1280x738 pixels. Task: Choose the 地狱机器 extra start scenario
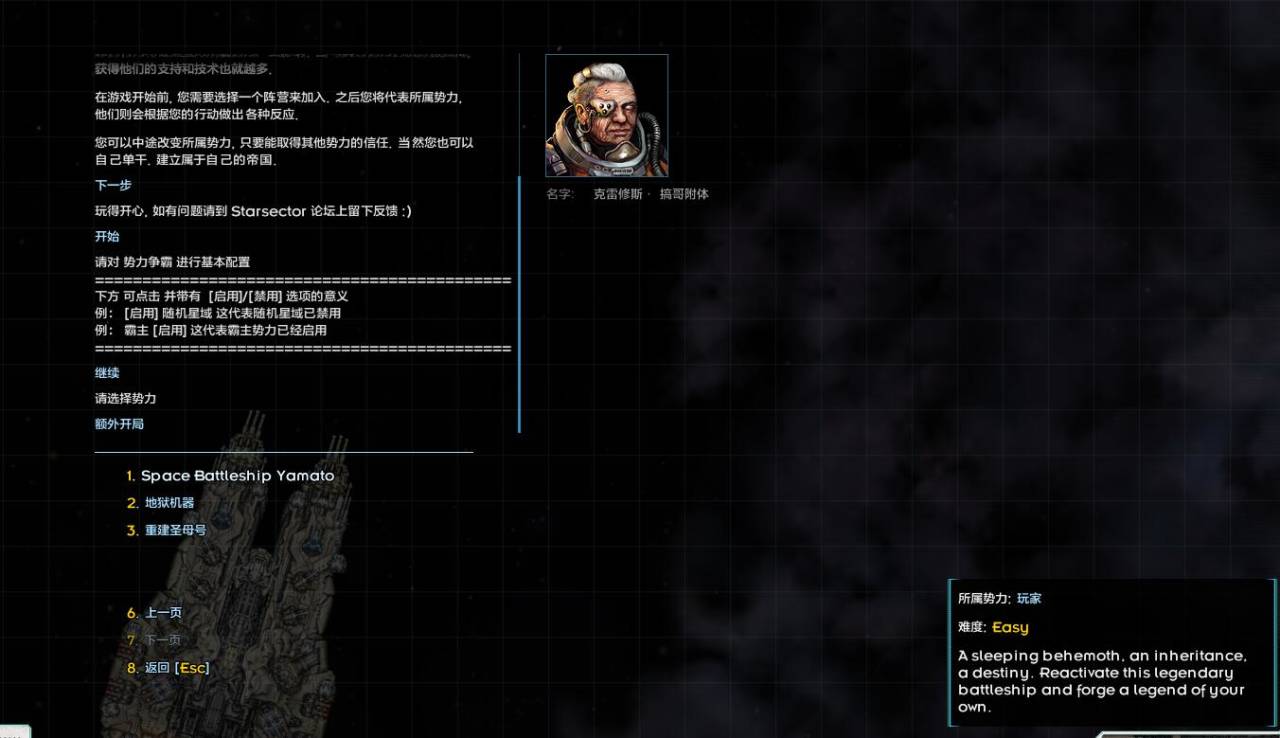coord(169,504)
